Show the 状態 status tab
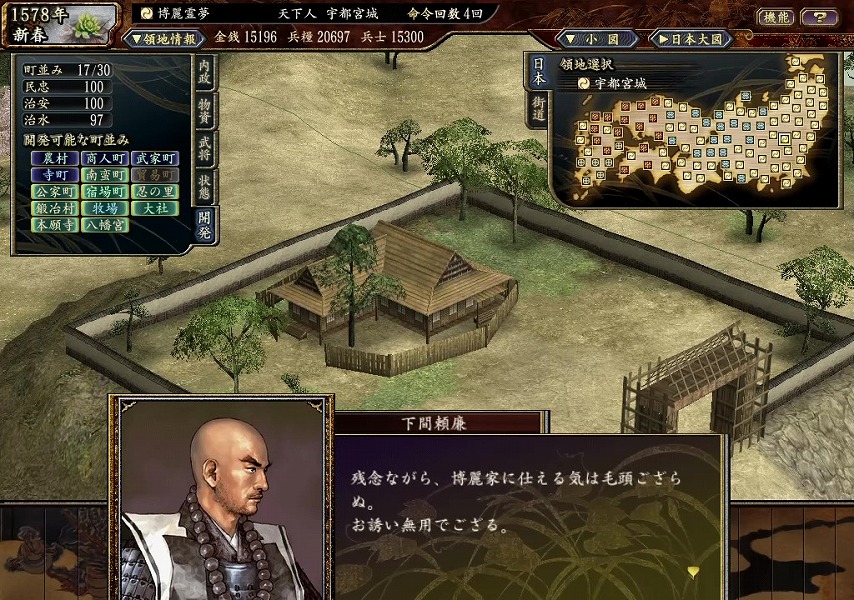The width and height of the screenshot is (854, 600). pos(204,184)
